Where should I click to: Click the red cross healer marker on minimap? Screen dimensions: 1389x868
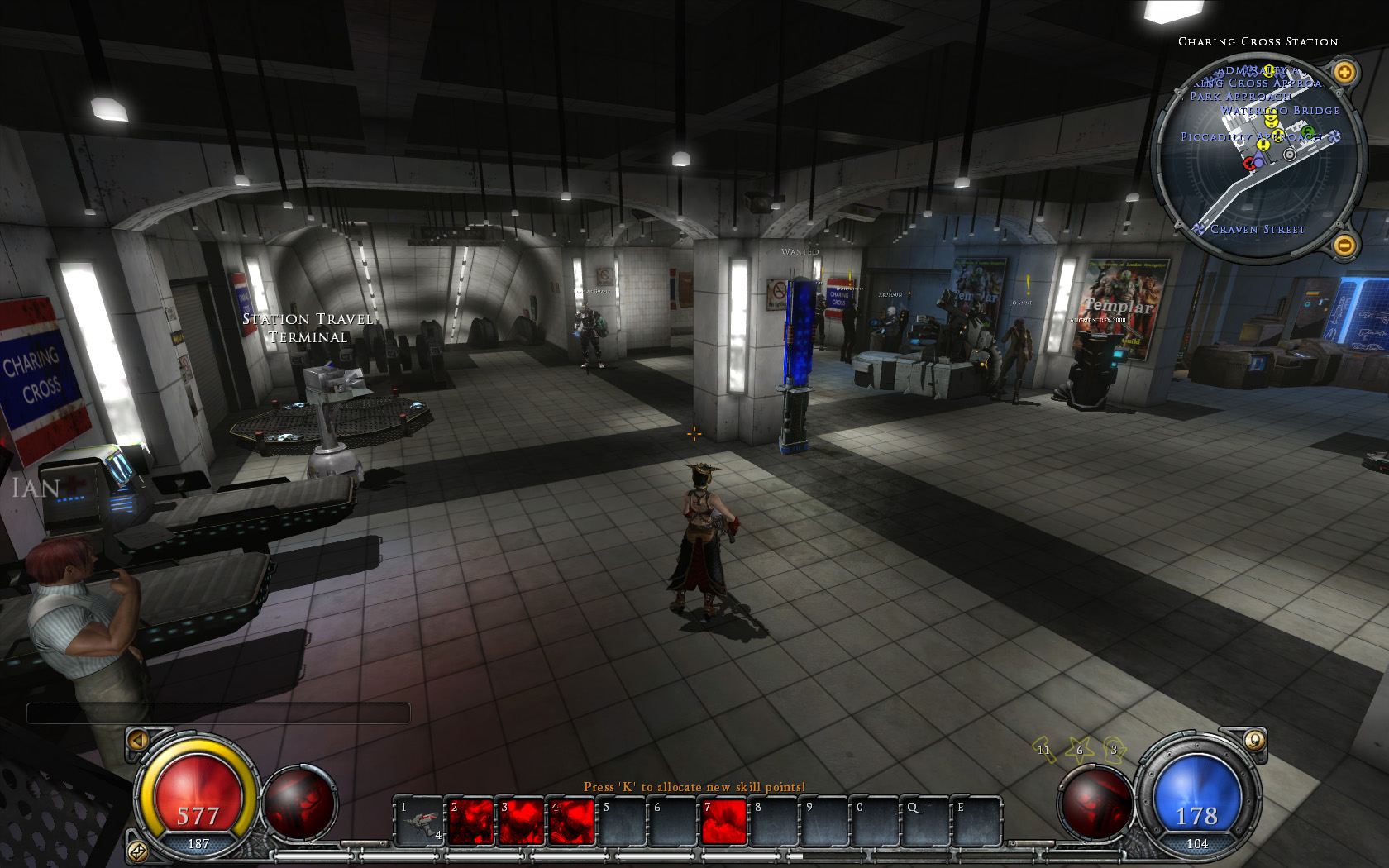point(1249,164)
